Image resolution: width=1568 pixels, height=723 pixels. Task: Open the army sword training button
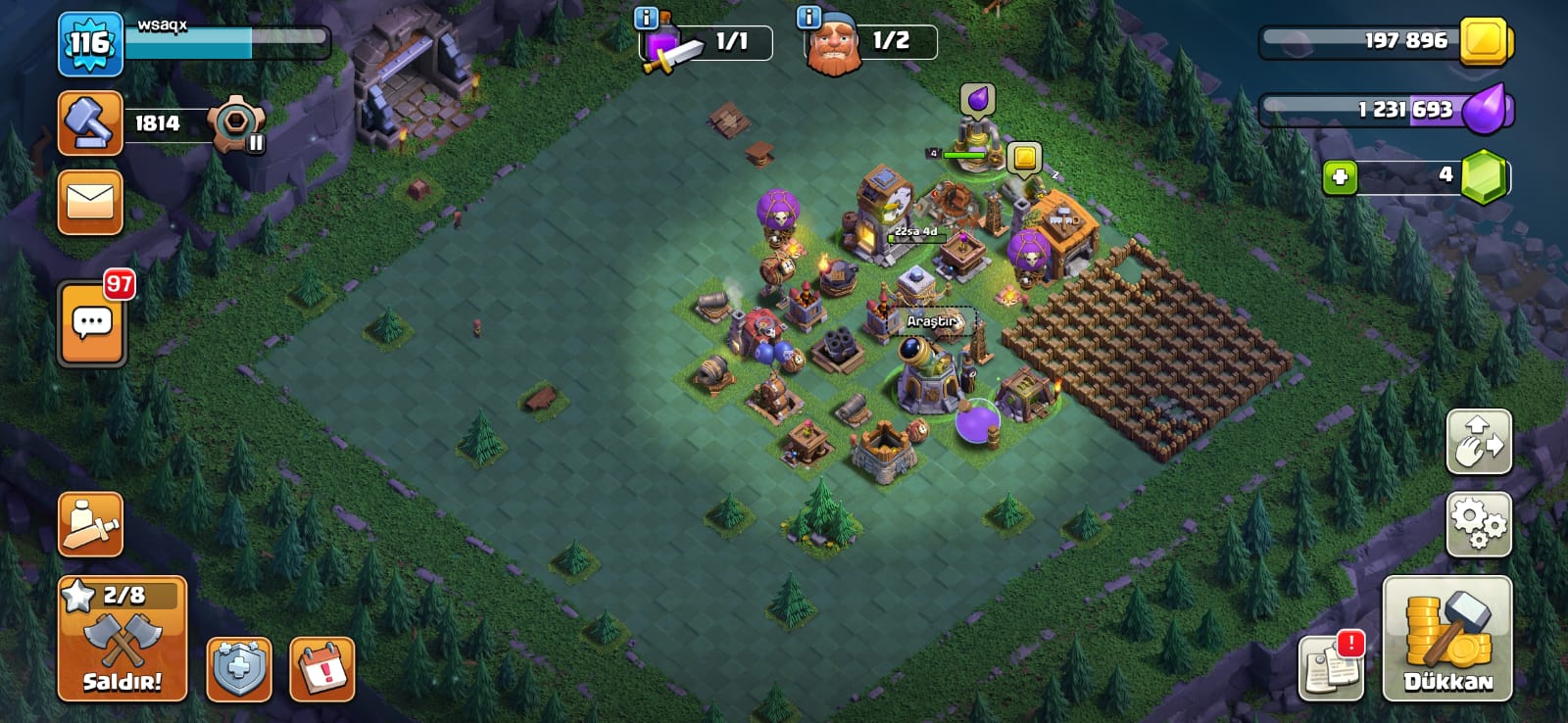pos(90,524)
